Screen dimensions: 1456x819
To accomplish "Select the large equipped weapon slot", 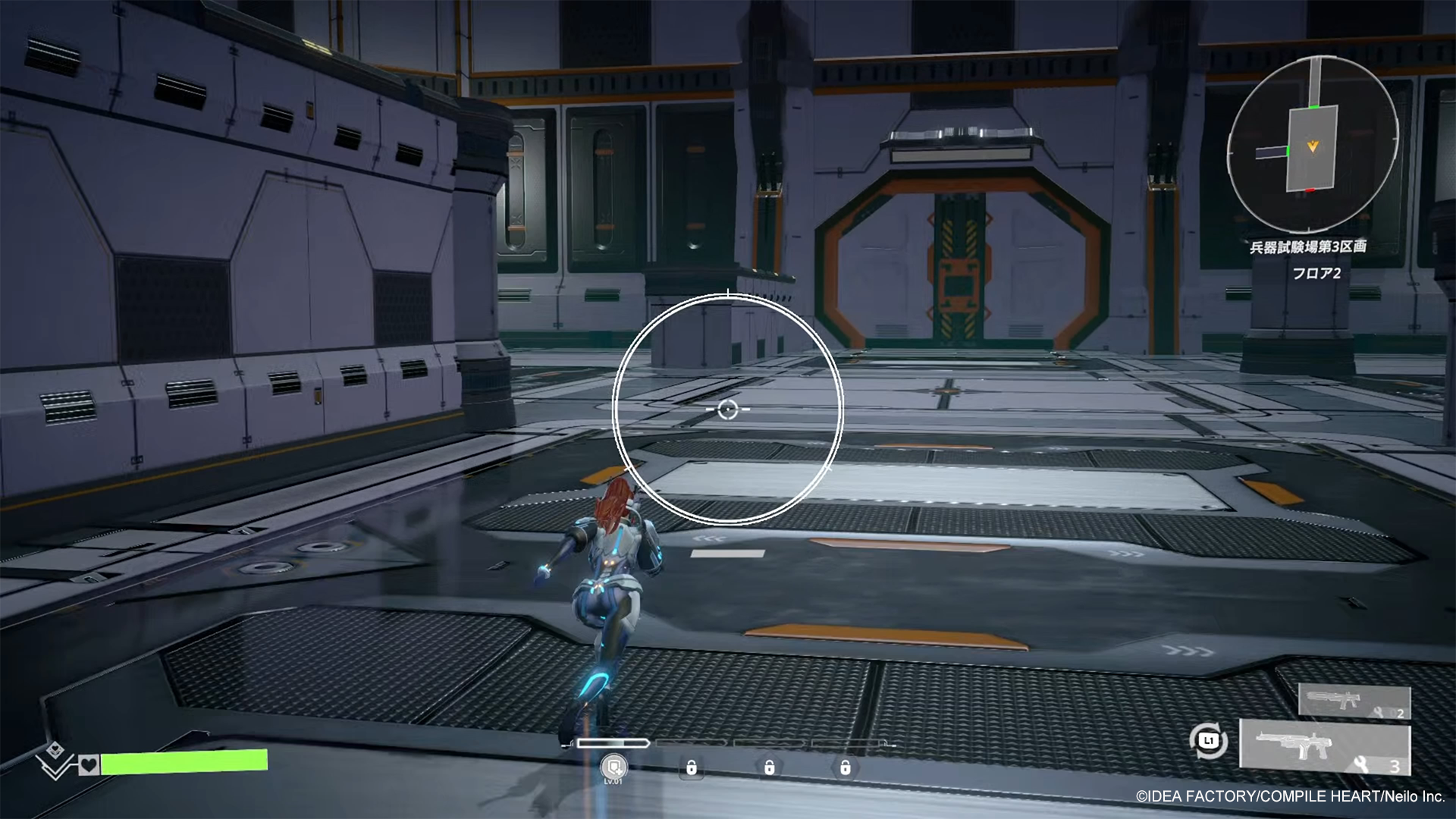I will pyautogui.click(x=1325, y=747).
